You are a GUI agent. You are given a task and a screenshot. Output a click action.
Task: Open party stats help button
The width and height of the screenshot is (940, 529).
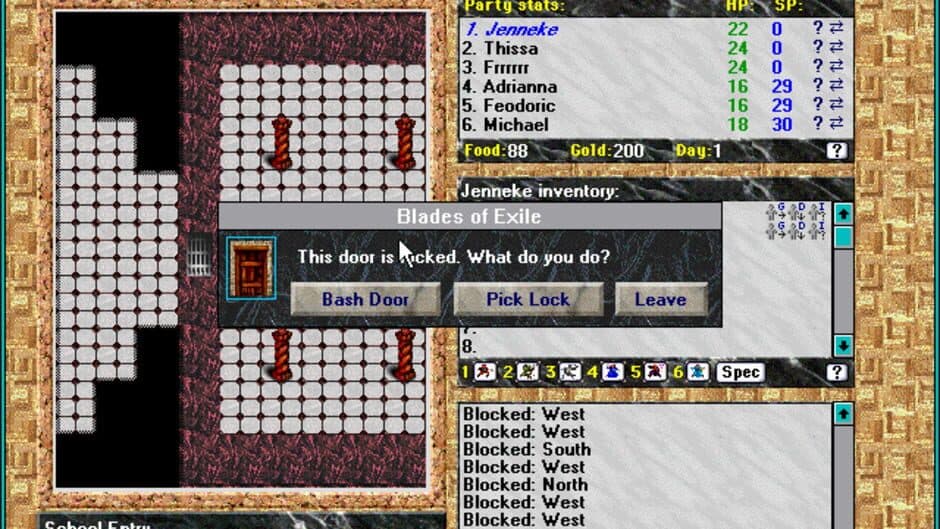[x=837, y=151]
